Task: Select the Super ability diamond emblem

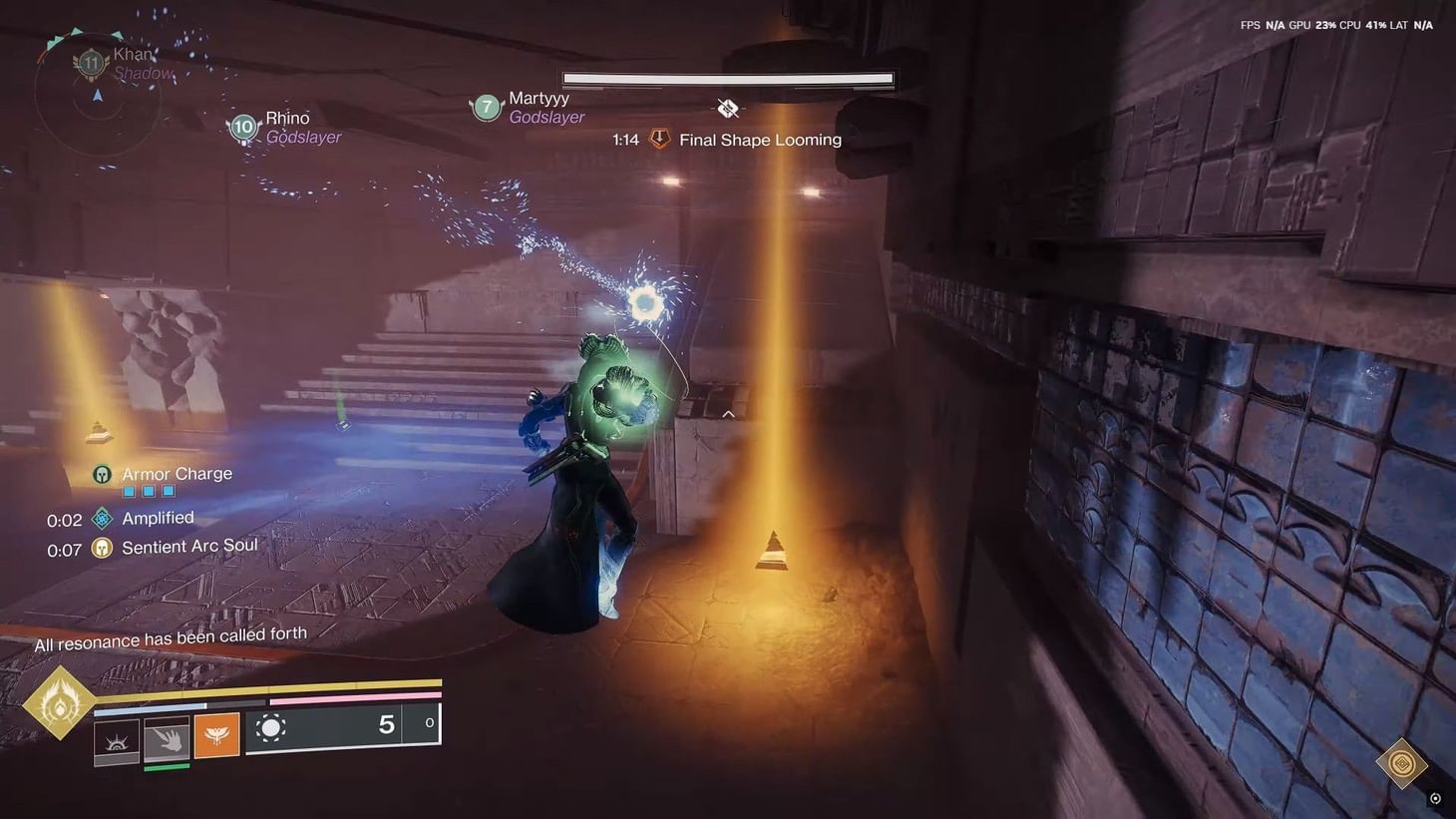Action: (x=58, y=703)
